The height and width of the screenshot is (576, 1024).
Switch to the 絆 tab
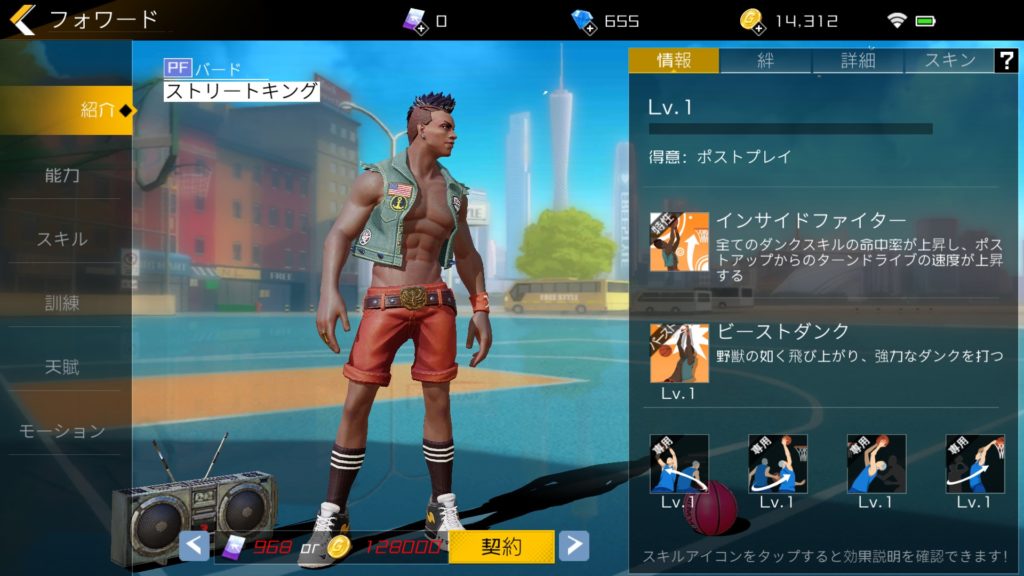765,60
